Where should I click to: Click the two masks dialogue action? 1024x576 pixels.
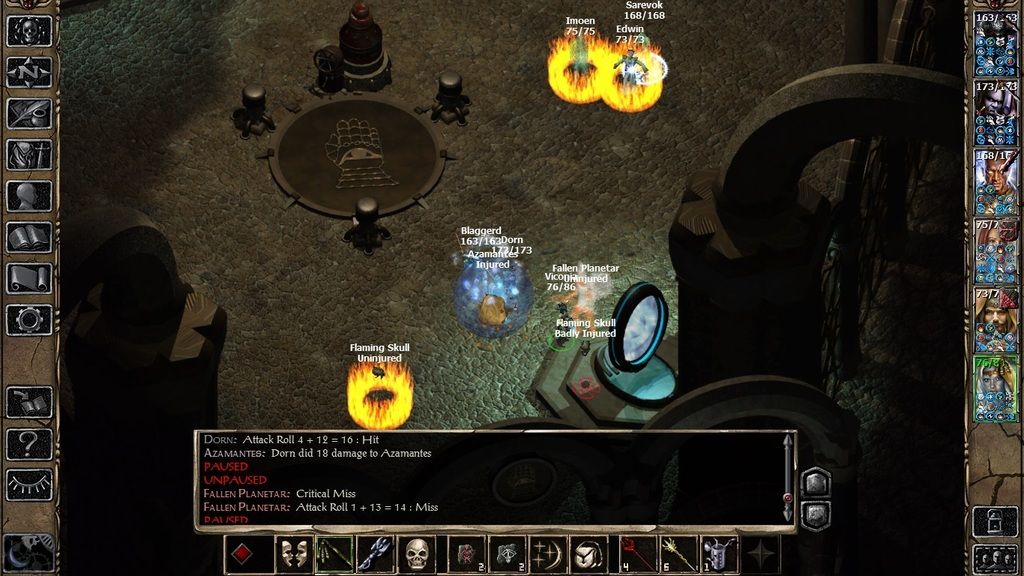click(x=292, y=555)
